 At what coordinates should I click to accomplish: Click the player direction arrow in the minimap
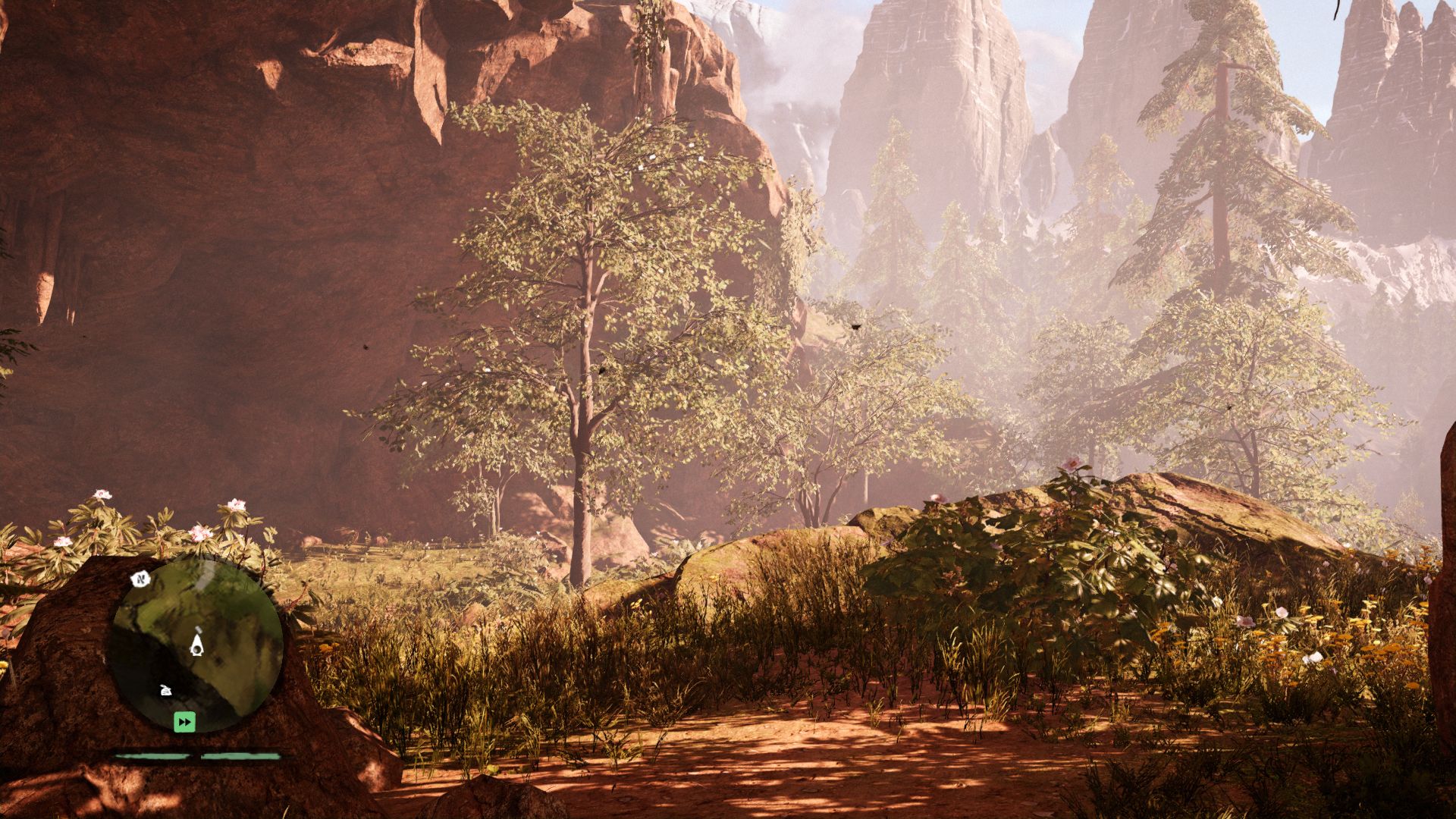(196, 645)
